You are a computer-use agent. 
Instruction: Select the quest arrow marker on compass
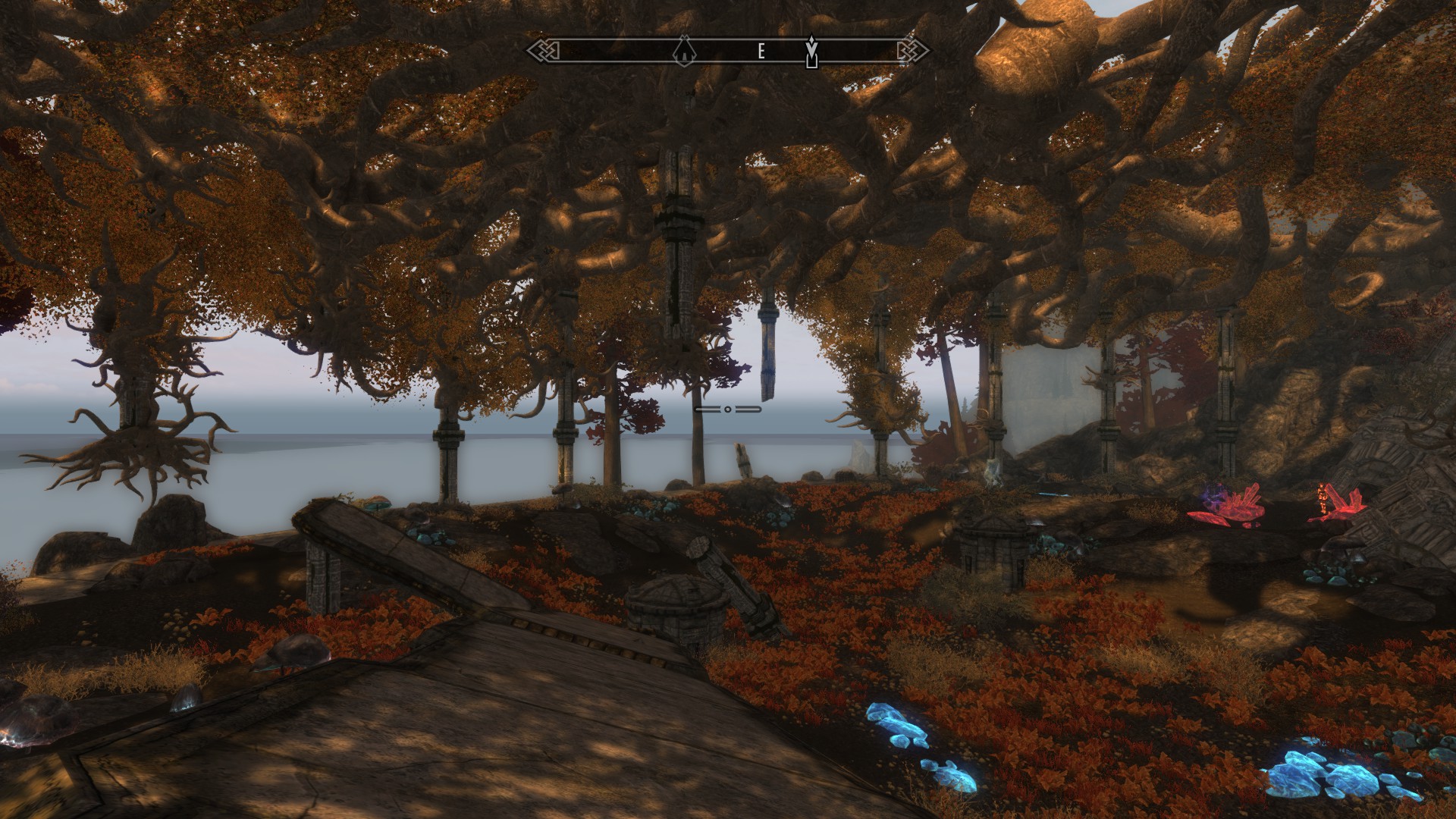point(812,51)
